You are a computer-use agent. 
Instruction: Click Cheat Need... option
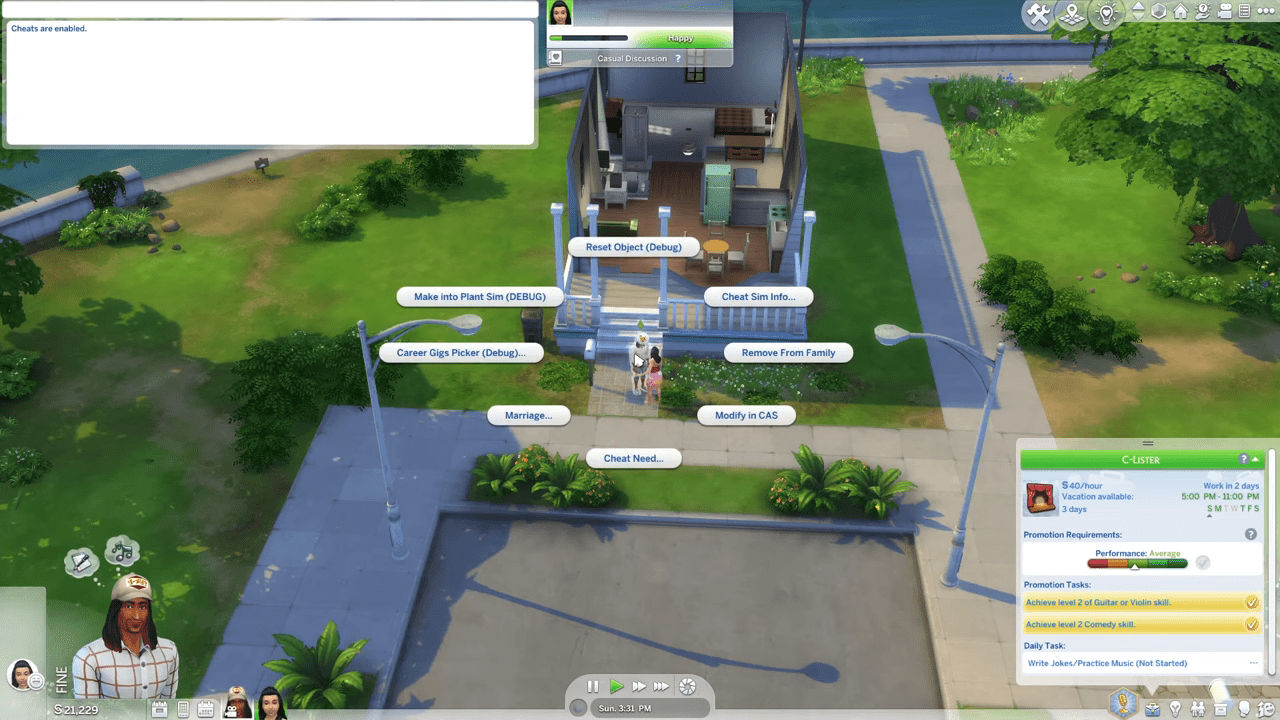pyautogui.click(x=633, y=458)
